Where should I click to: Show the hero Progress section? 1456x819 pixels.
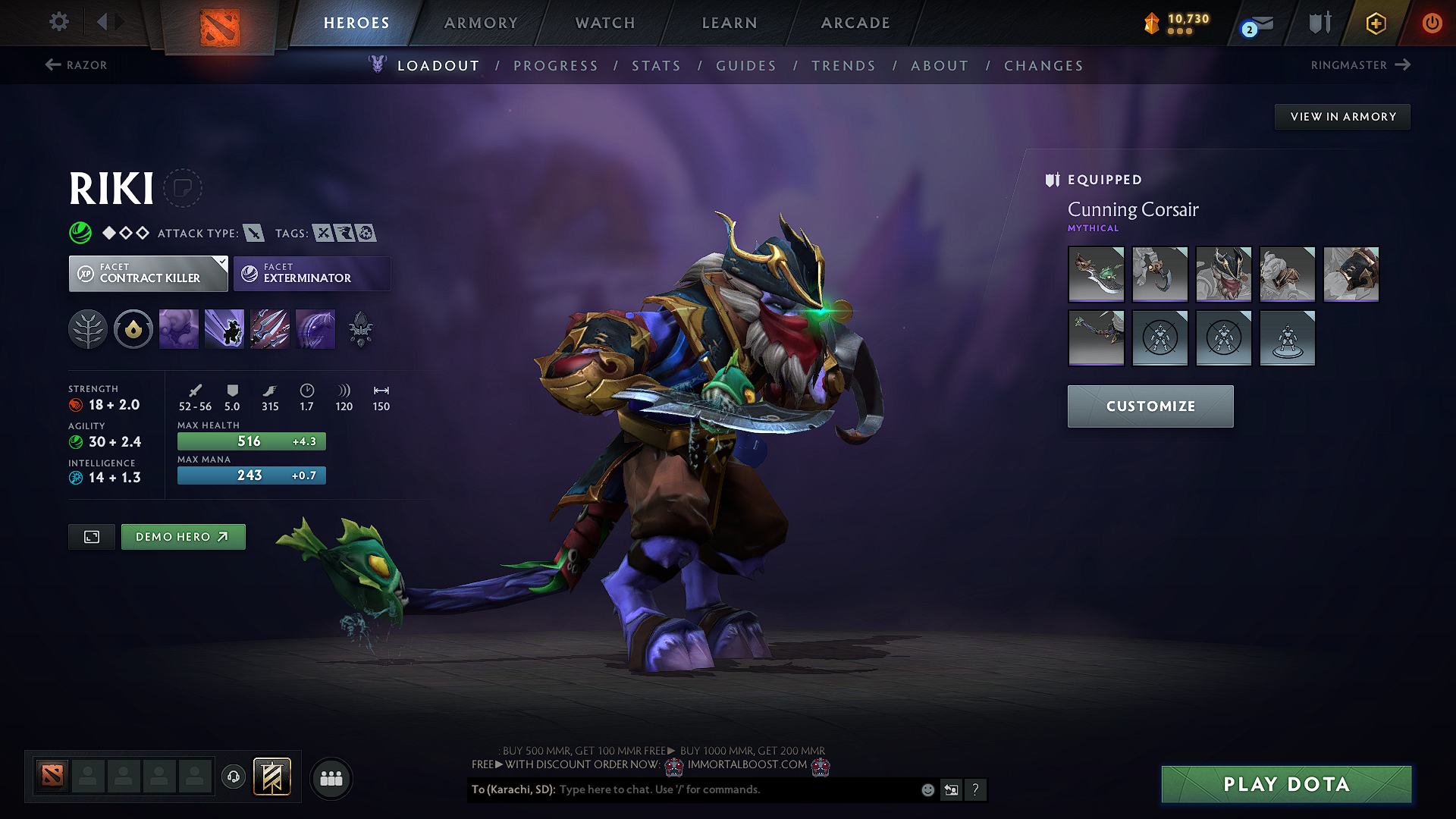pos(556,66)
